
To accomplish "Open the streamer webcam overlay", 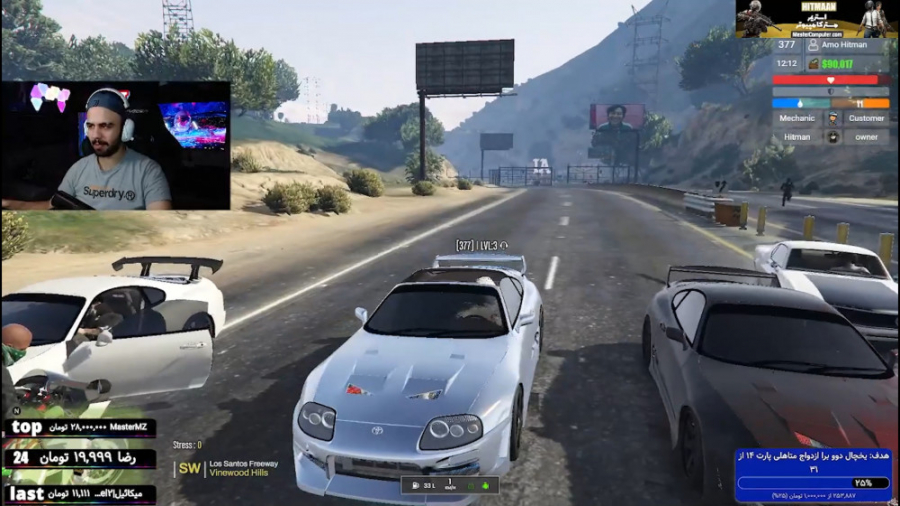I will pyautogui.click(x=116, y=146).
